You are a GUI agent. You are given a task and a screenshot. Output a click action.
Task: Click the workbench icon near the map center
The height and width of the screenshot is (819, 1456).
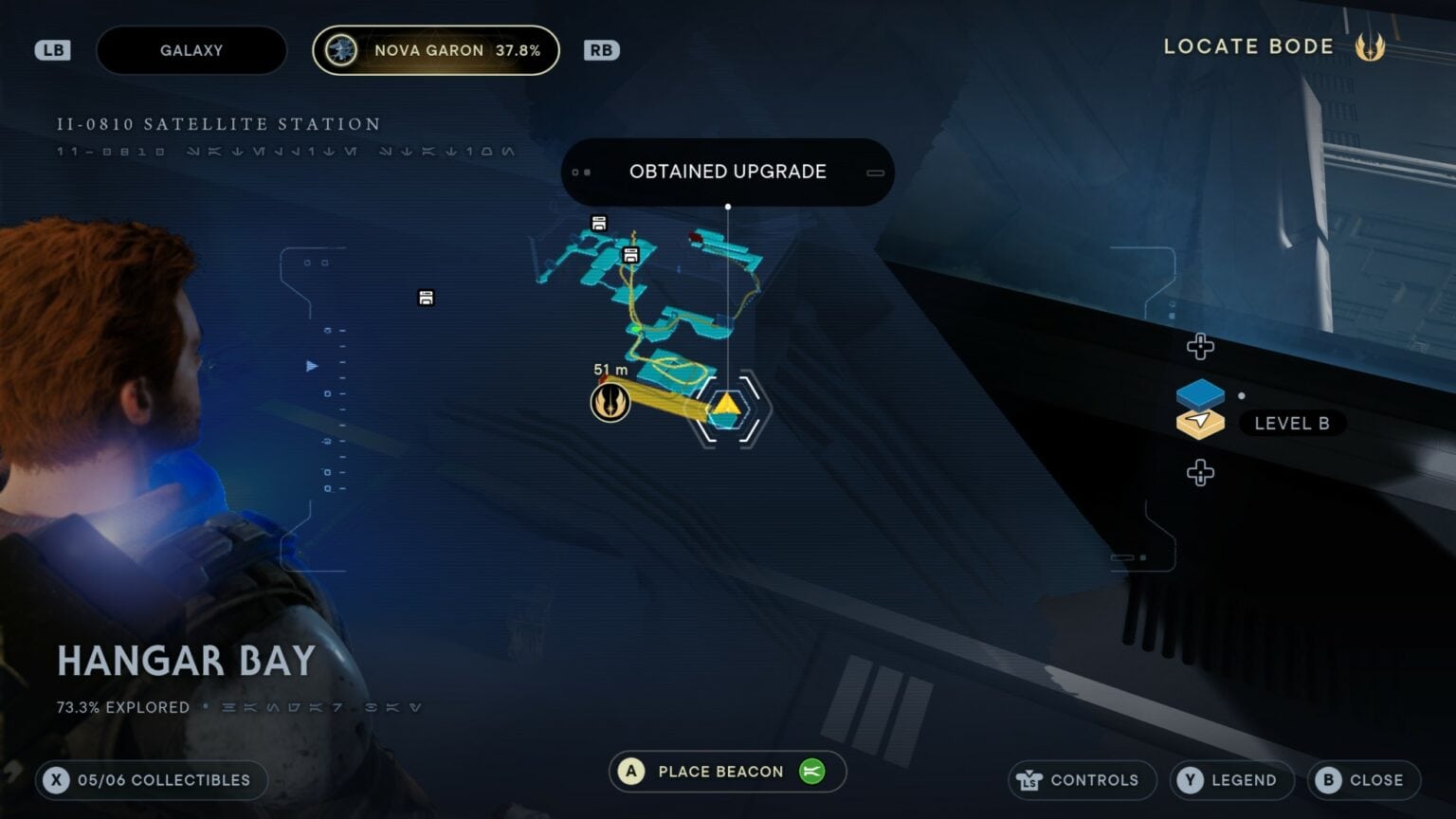pyautogui.click(x=629, y=254)
